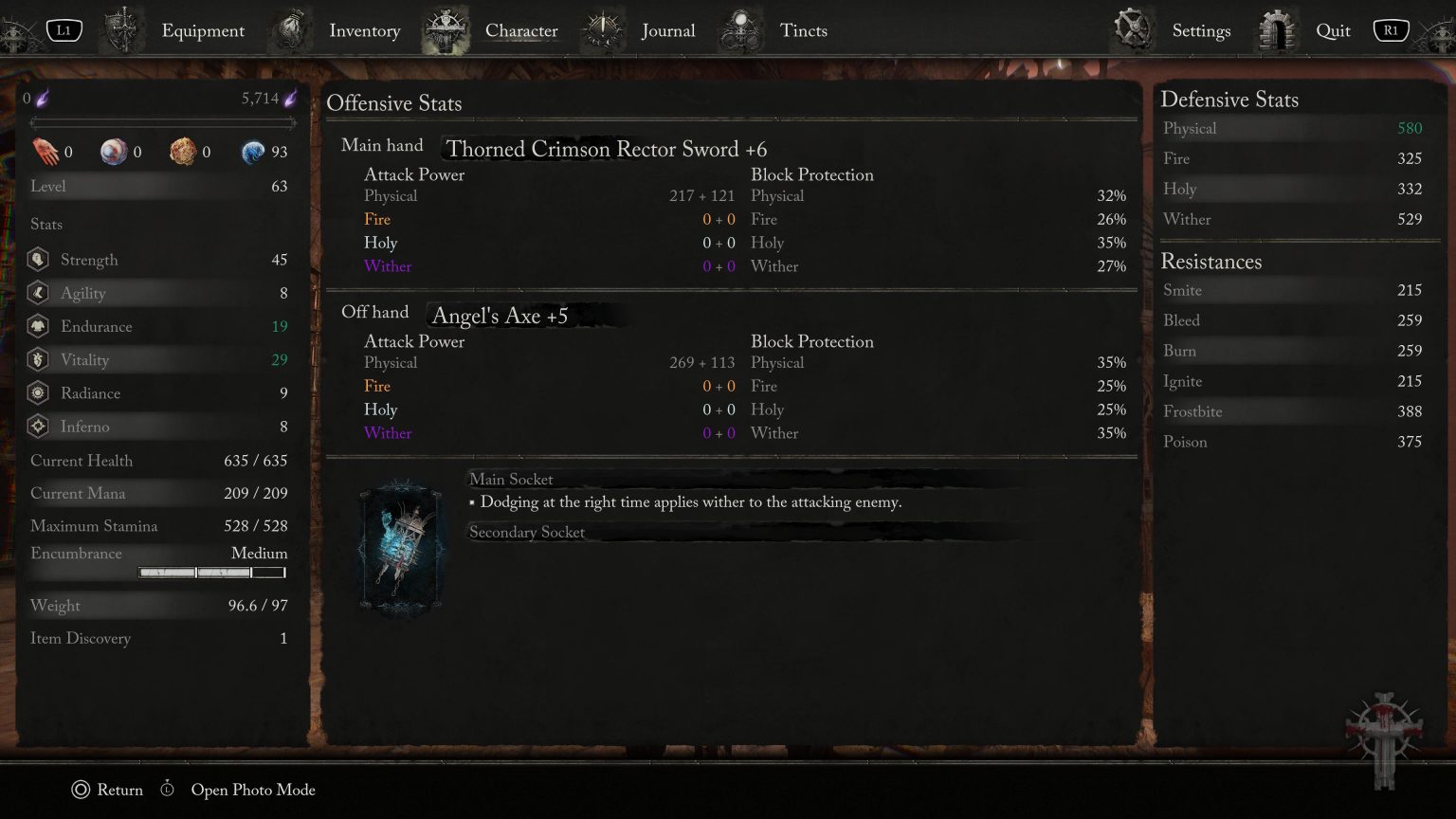Select the Radiance stat icon

[x=38, y=392]
